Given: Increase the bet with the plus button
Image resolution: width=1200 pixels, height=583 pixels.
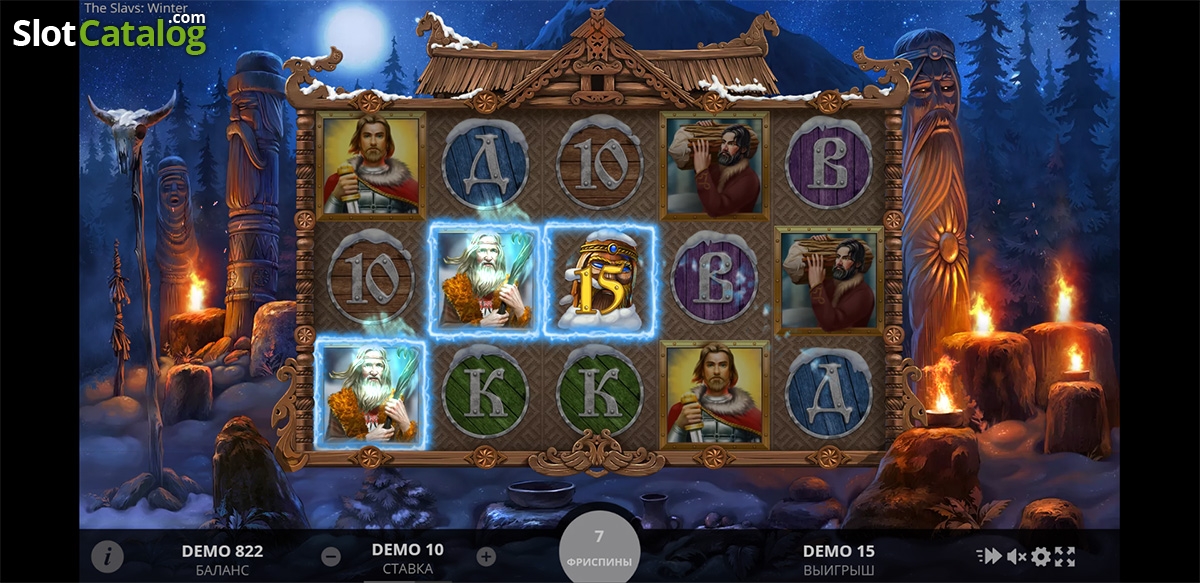Looking at the screenshot, I should 486,557.
